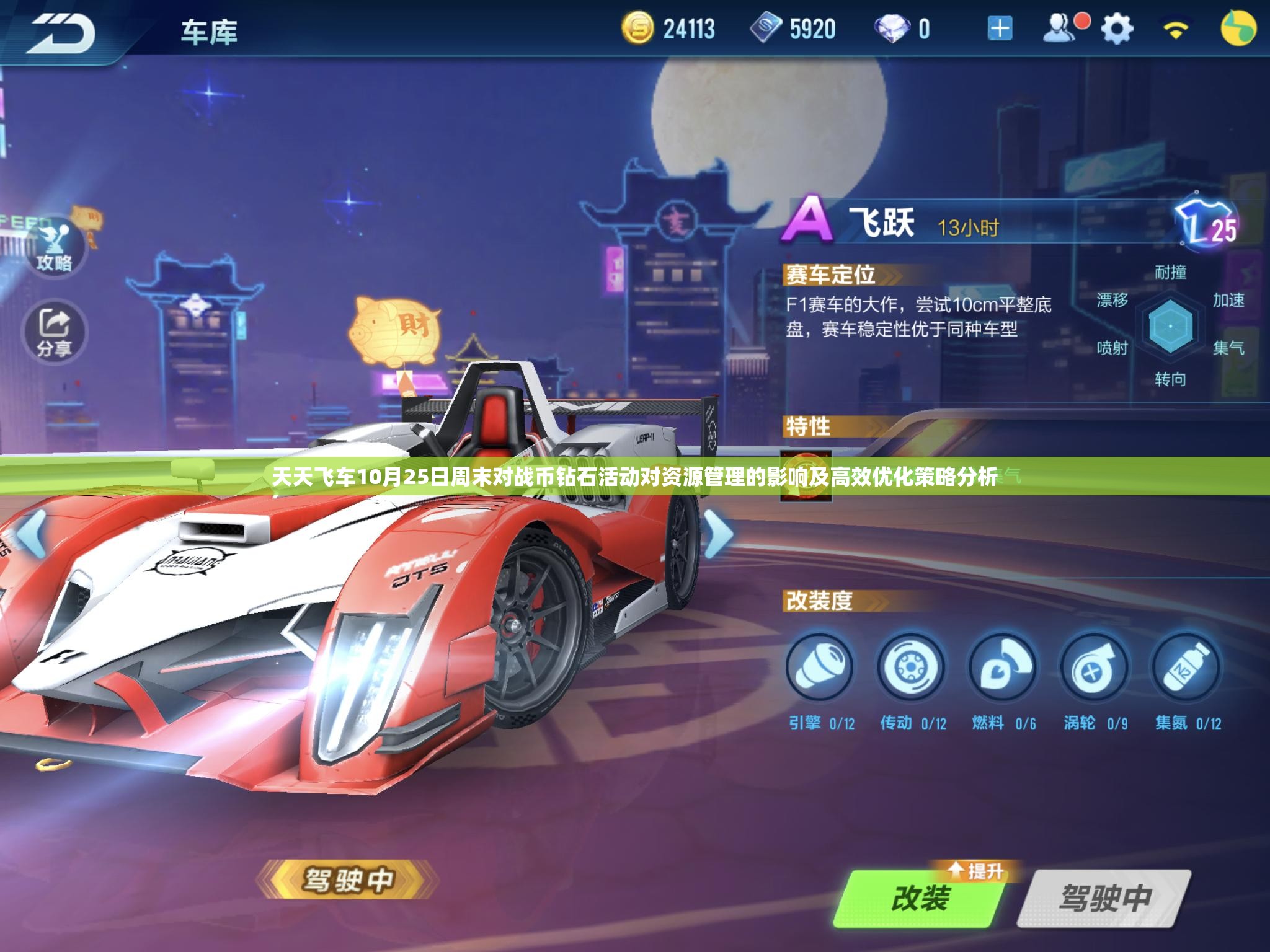Open the yellow-green avatar icon
1270x952 pixels.
pos(1238,29)
